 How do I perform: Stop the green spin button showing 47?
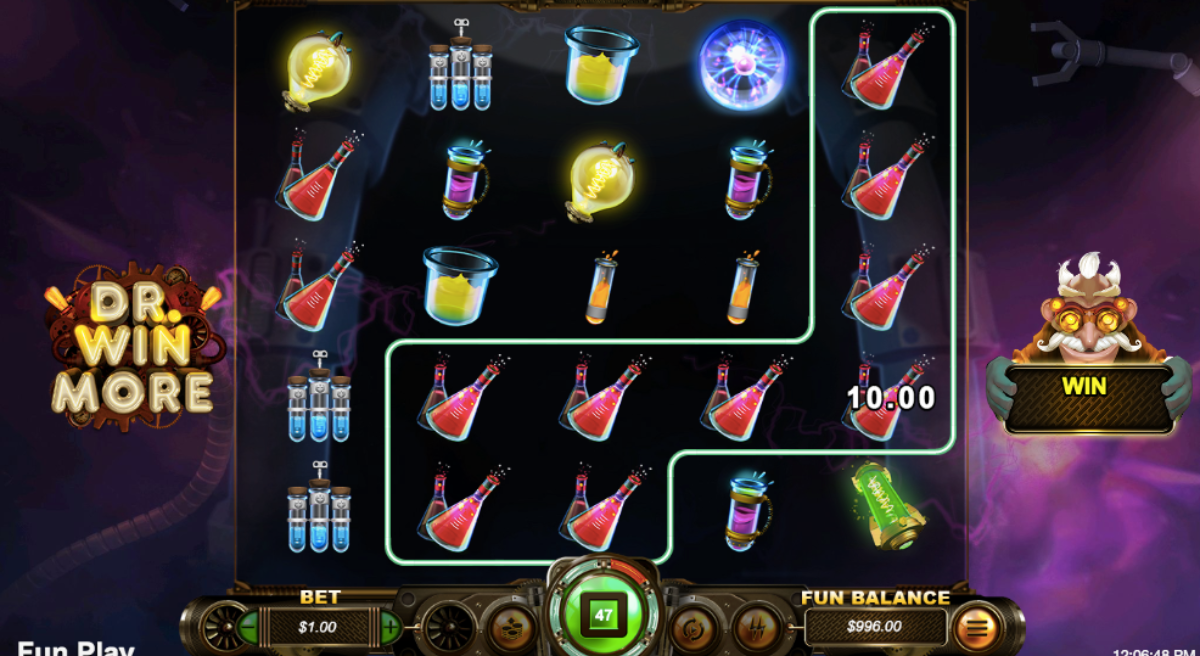point(603,615)
